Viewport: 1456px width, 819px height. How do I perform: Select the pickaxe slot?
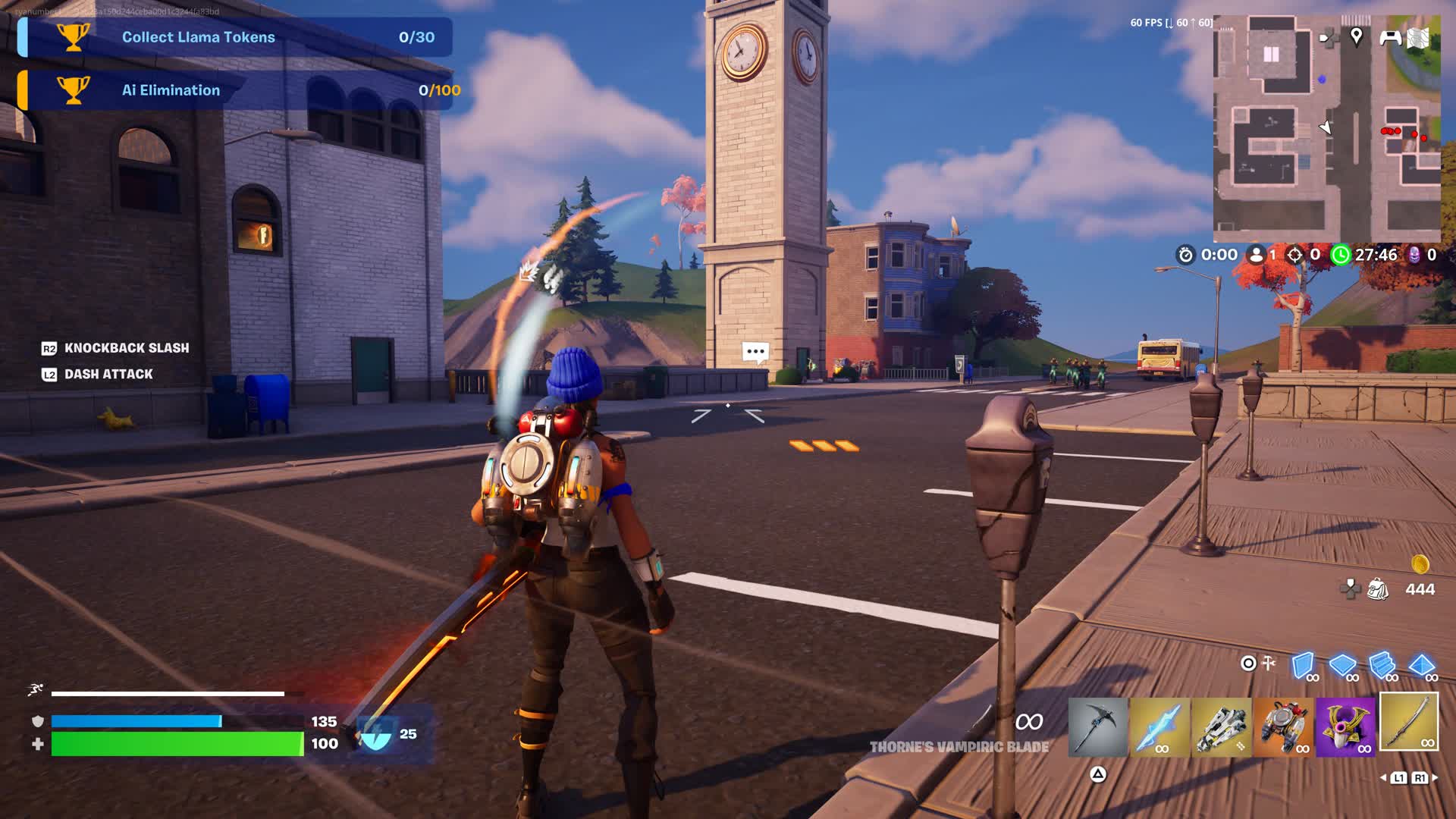pyautogui.click(x=1097, y=727)
